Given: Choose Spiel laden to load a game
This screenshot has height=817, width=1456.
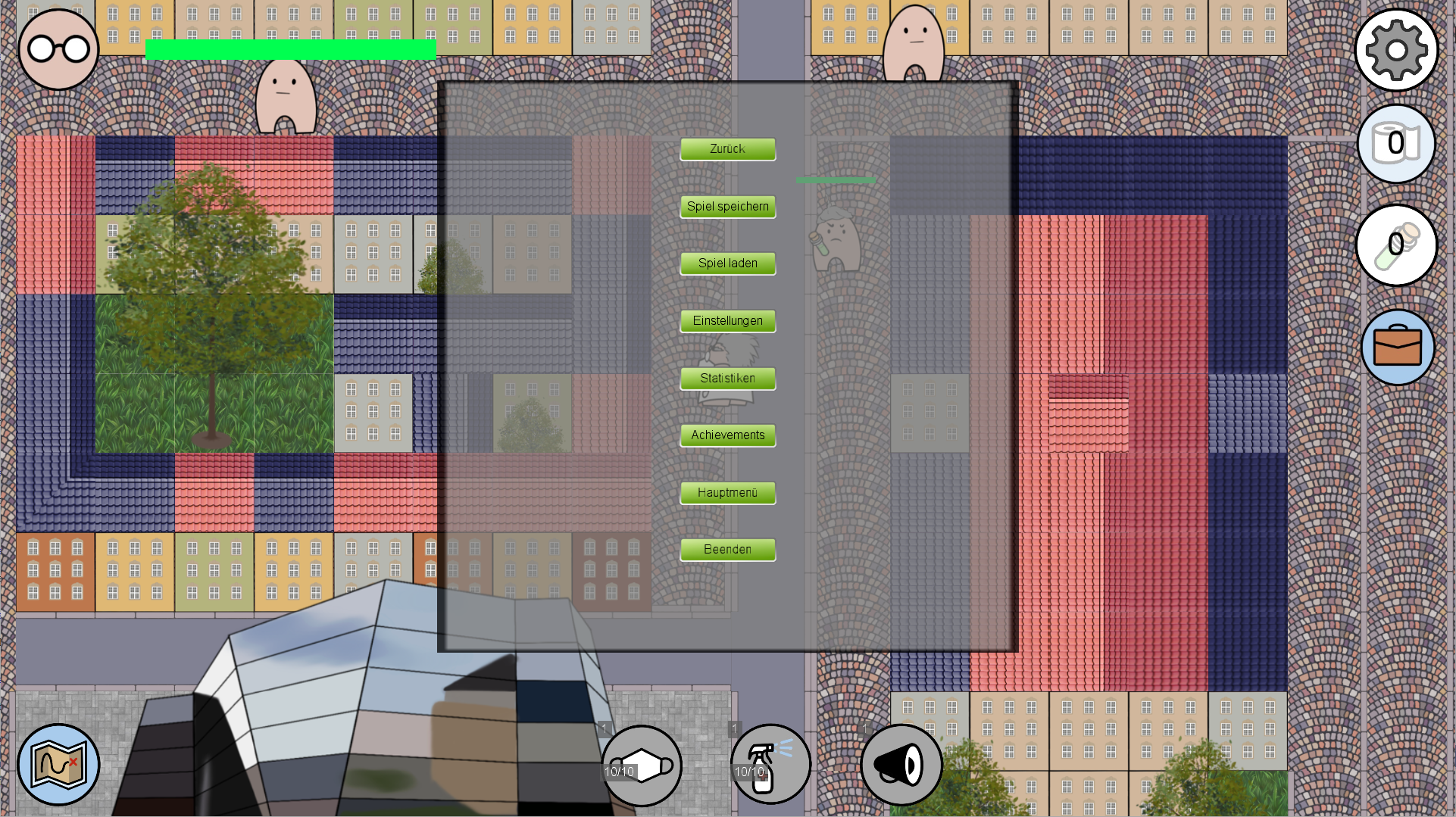Looking at the screenshot, I should pyautogui.click(x=727, y=263).
